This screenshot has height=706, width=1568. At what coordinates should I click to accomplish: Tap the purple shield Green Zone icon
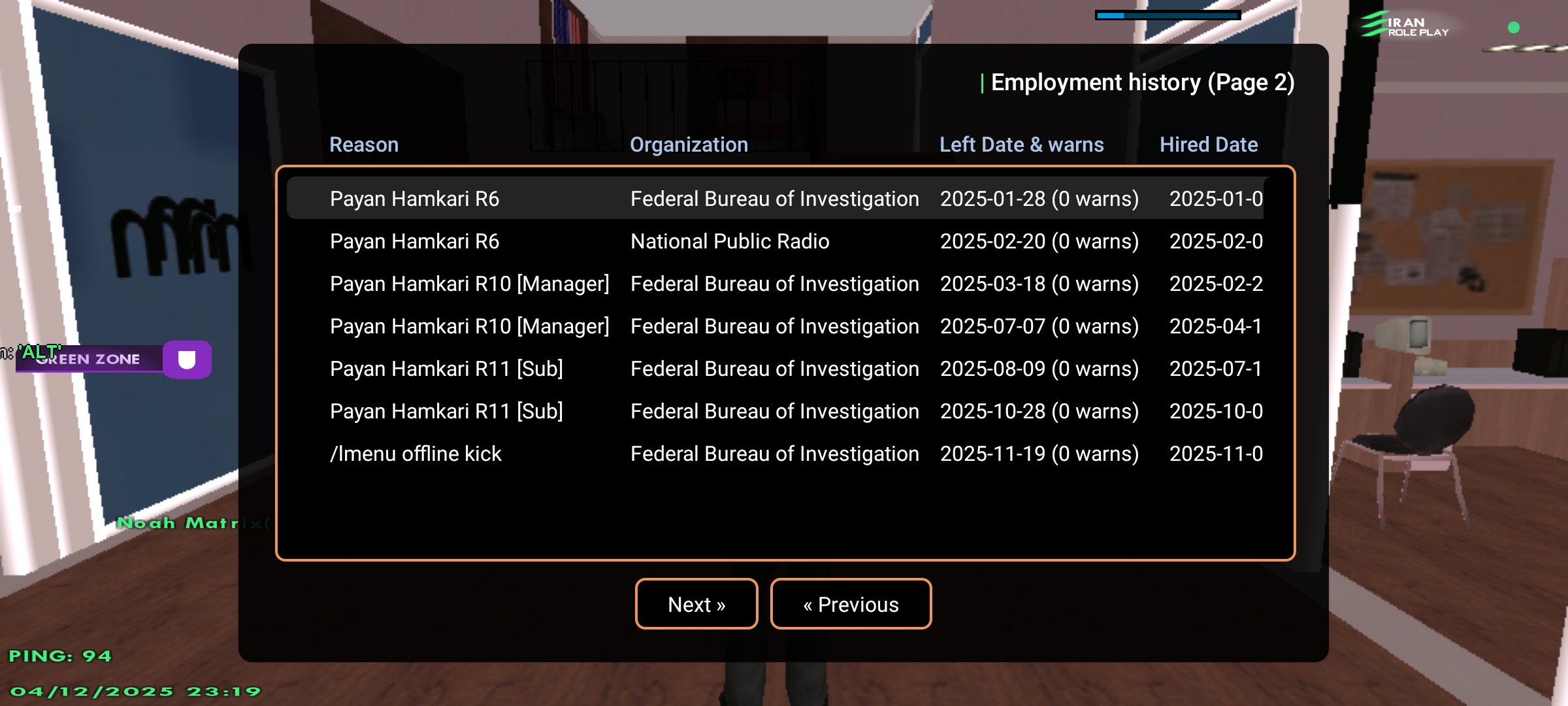point(187,360)
